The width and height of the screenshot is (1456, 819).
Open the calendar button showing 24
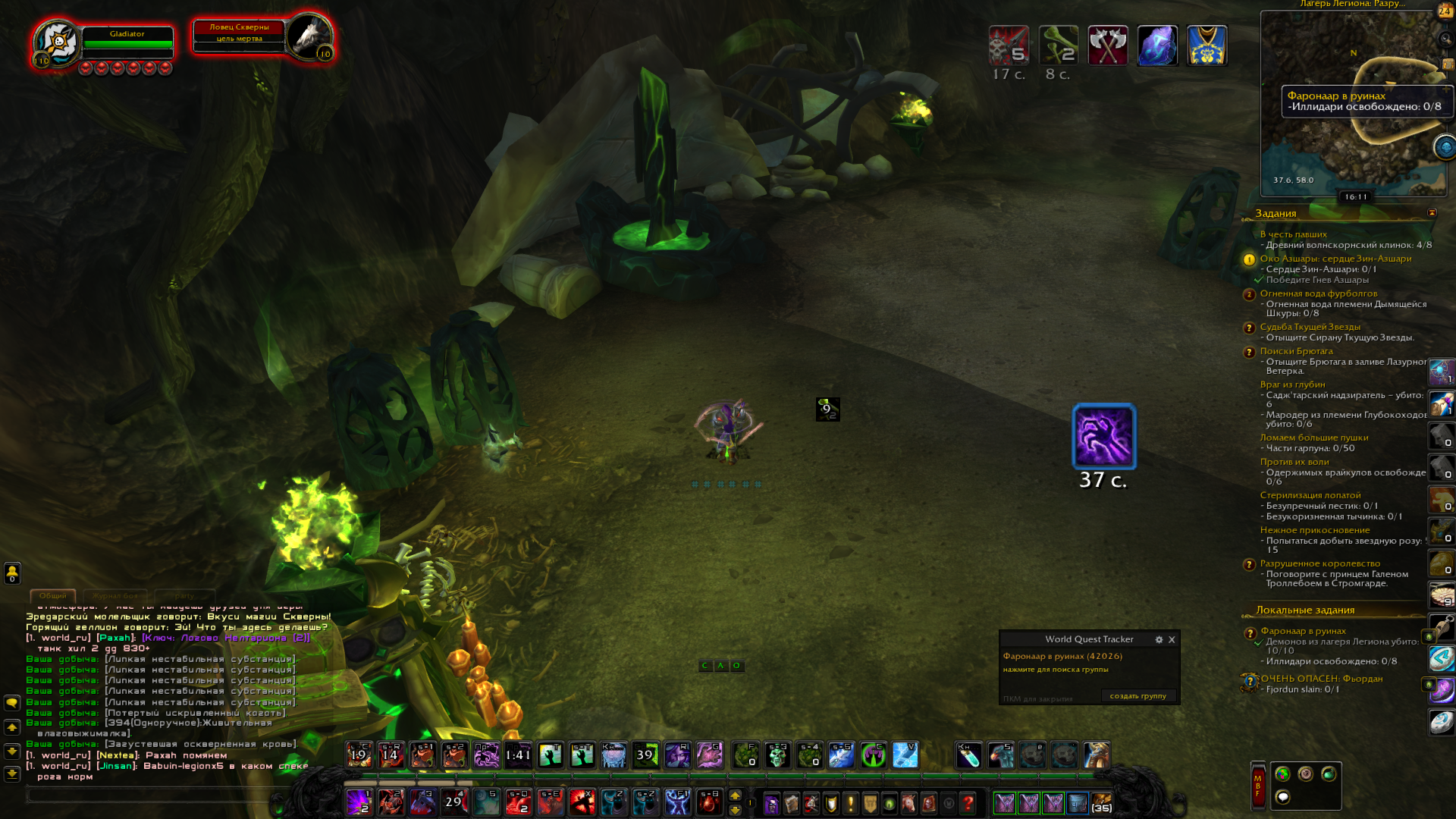(x=1445, y=11)
